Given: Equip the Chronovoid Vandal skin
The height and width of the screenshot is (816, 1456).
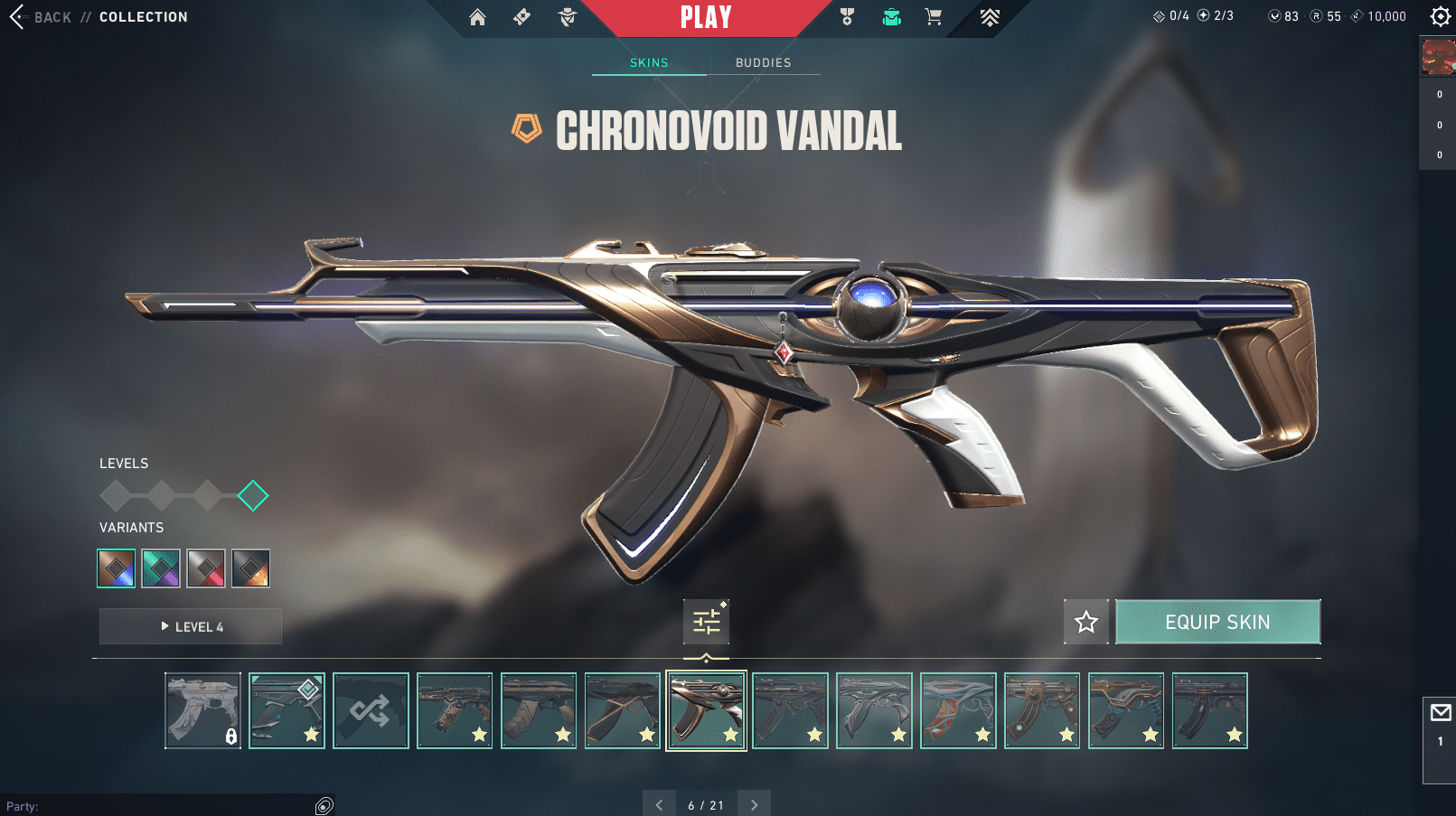Looking at the screenshot, I should tap(1217, 622).
